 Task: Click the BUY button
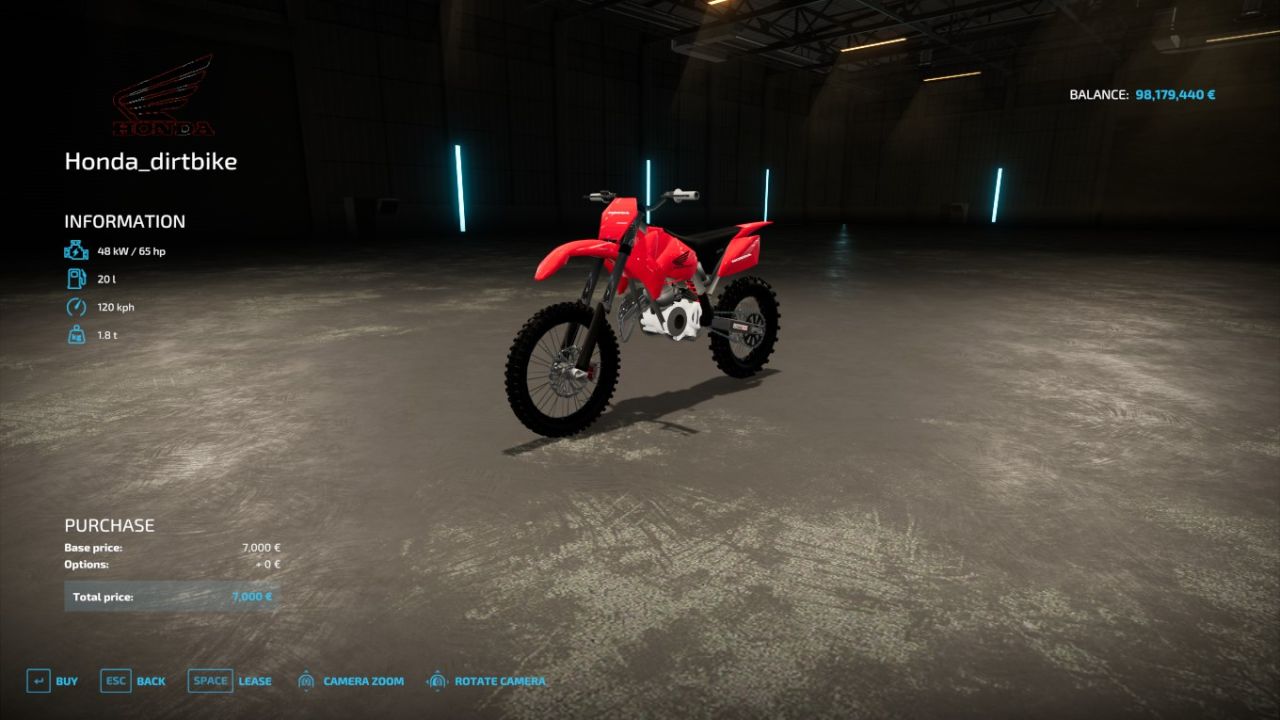[x=67, y=681]
